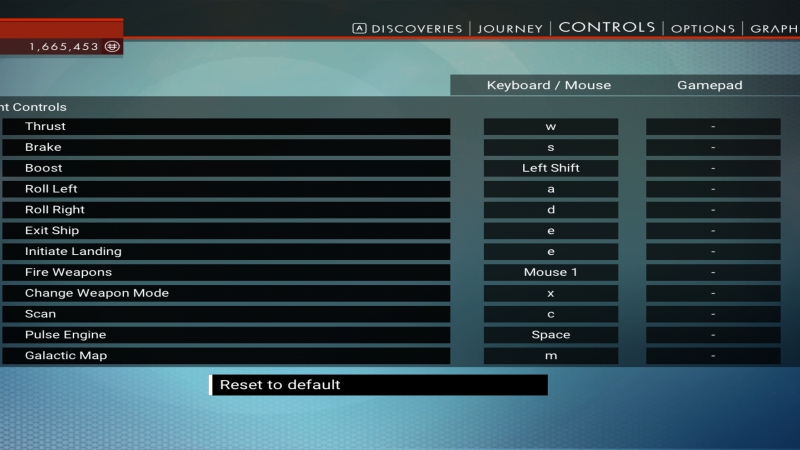
Task: Edit the Boost Left Shift binding
Action: click(551, 168)
